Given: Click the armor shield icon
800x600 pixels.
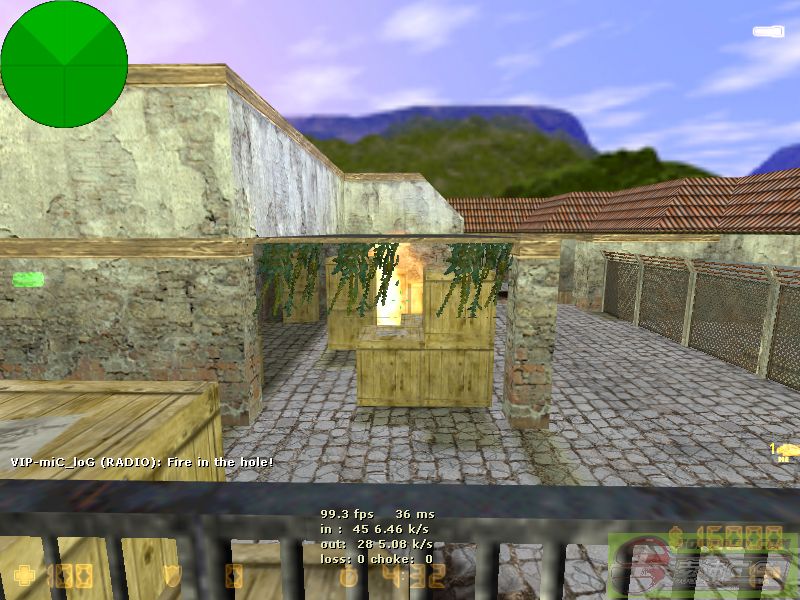Looking at the screenshot, I should [x=173, y=576].
